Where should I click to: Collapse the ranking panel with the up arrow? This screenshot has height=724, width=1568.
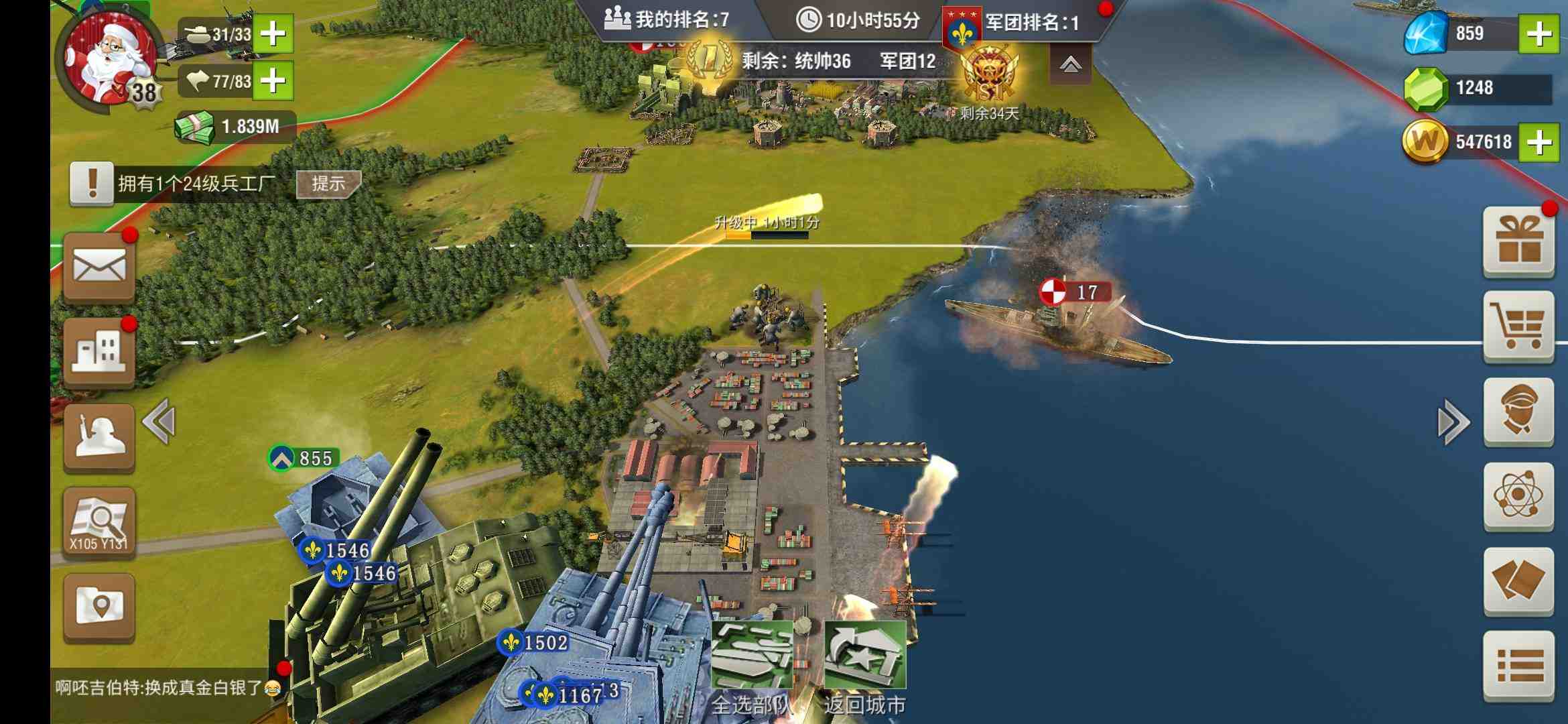pyautogui.click(x=1070, y=65)
